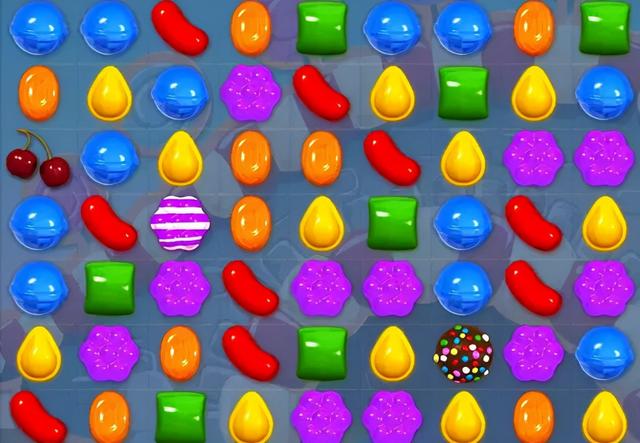Screen dimensions: 640x443
Task: Tap the chocolate color bomb candy
Action: (463, 353)
